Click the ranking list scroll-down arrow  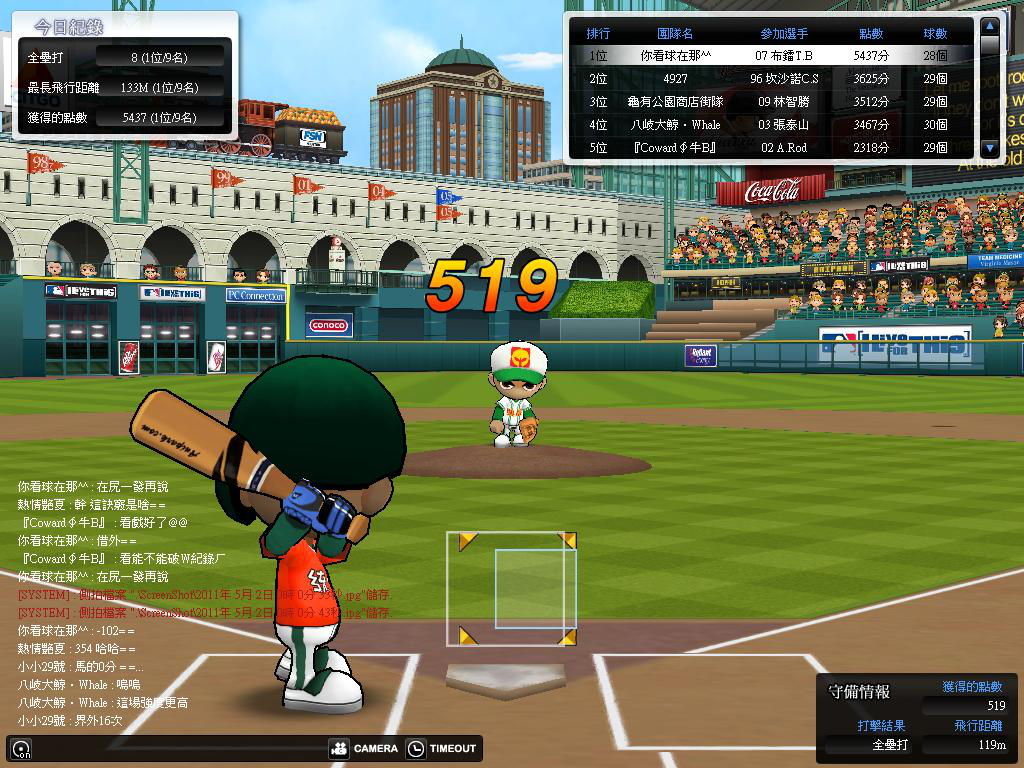[x=990, y=148]
